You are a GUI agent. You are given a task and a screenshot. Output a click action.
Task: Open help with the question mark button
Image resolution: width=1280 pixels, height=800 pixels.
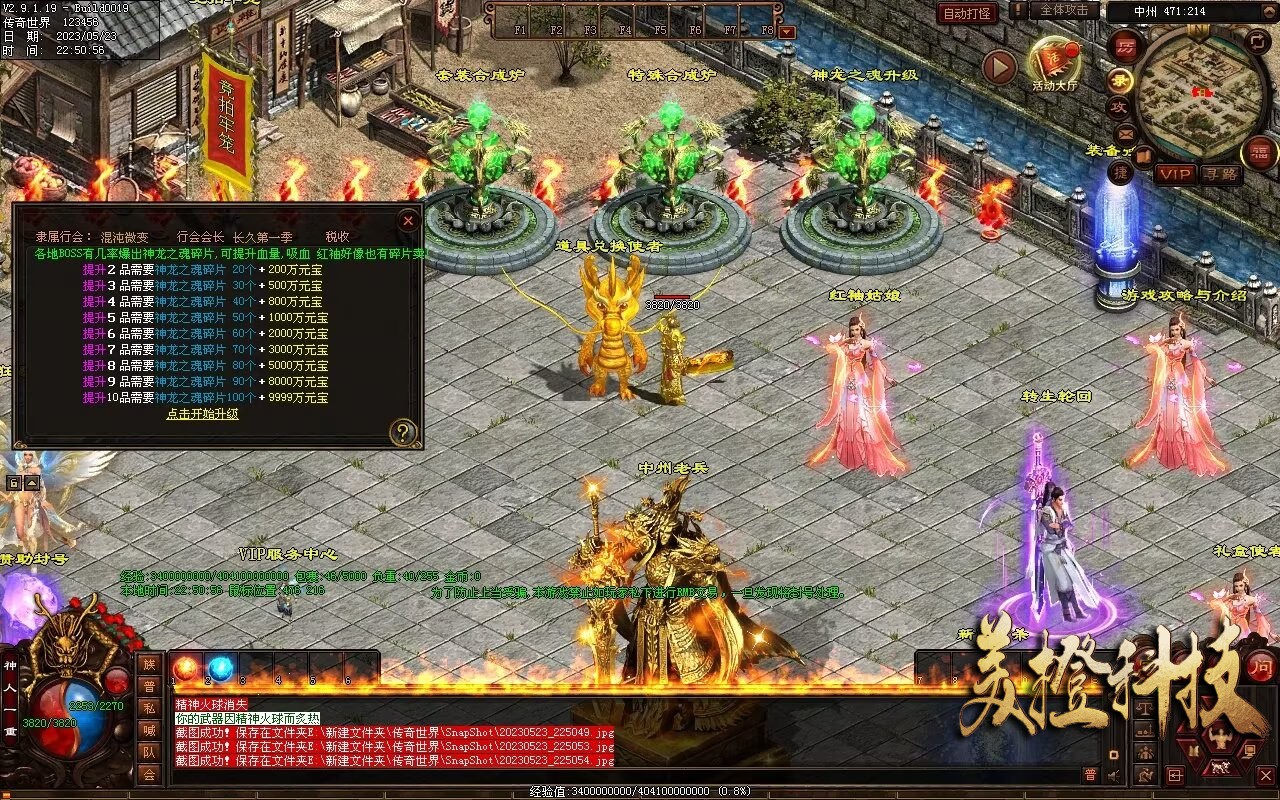click(403, 432)
